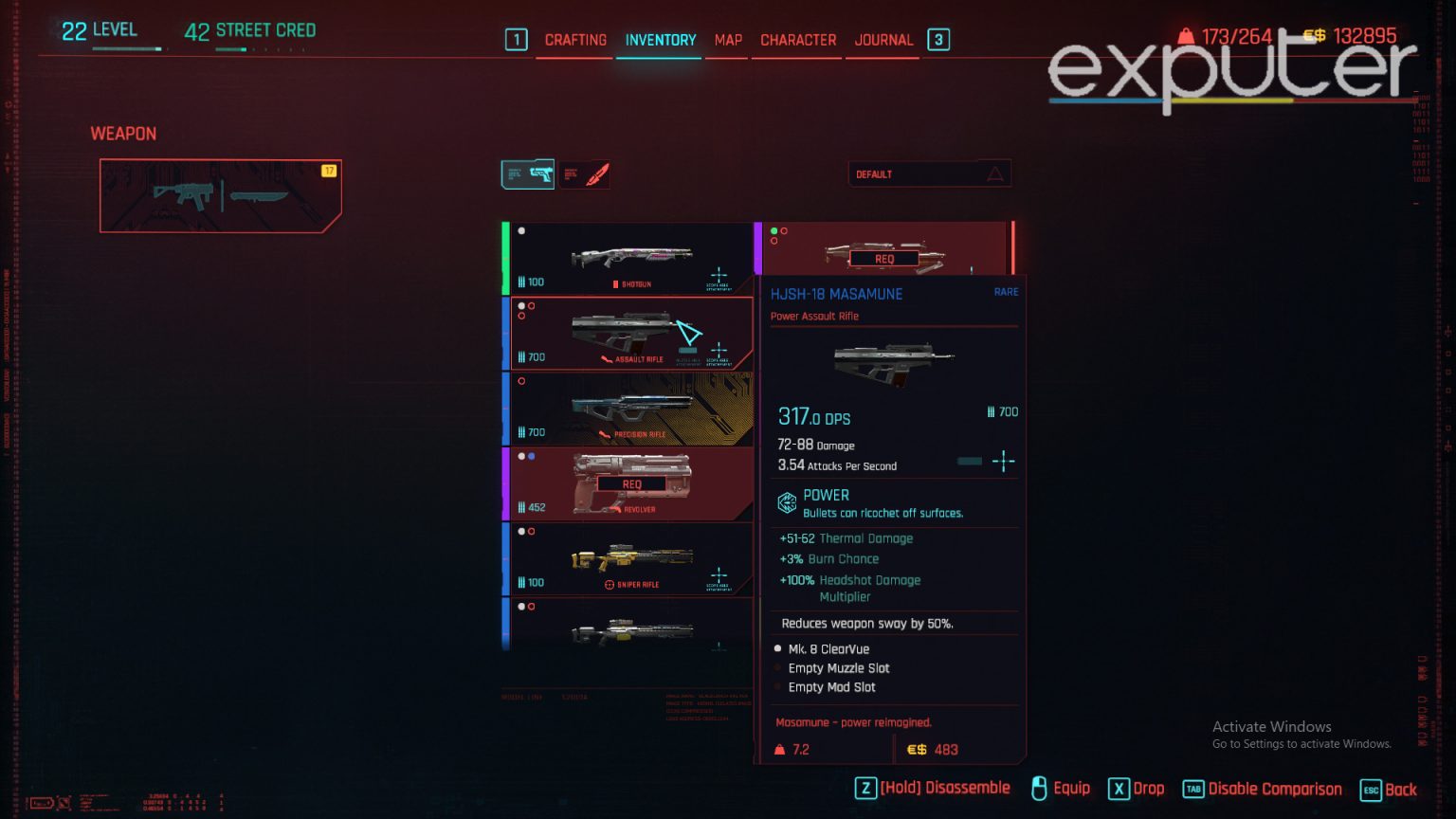Click the Power weapon type icon in tooltip
1456x819 pixels.
787,502
